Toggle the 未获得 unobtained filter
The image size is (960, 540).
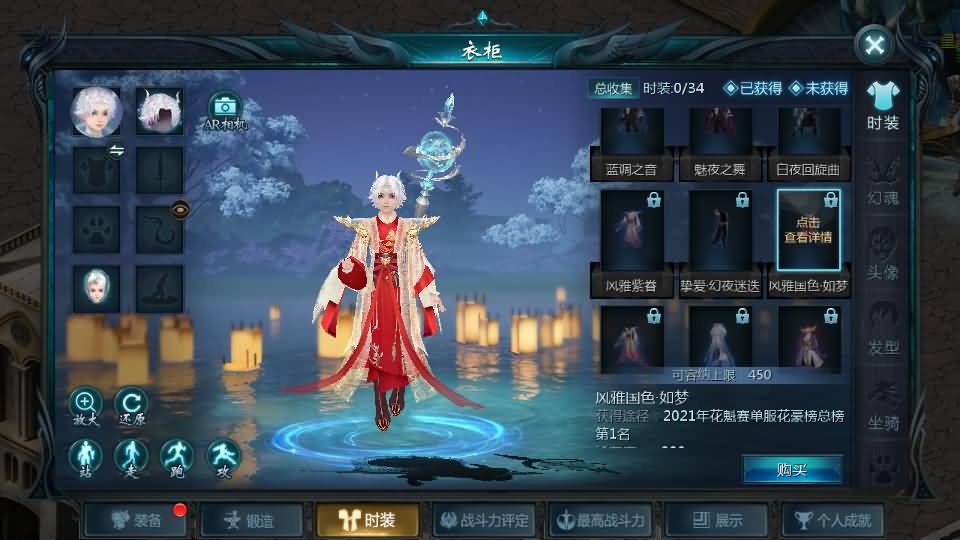[x=818, y=88]
